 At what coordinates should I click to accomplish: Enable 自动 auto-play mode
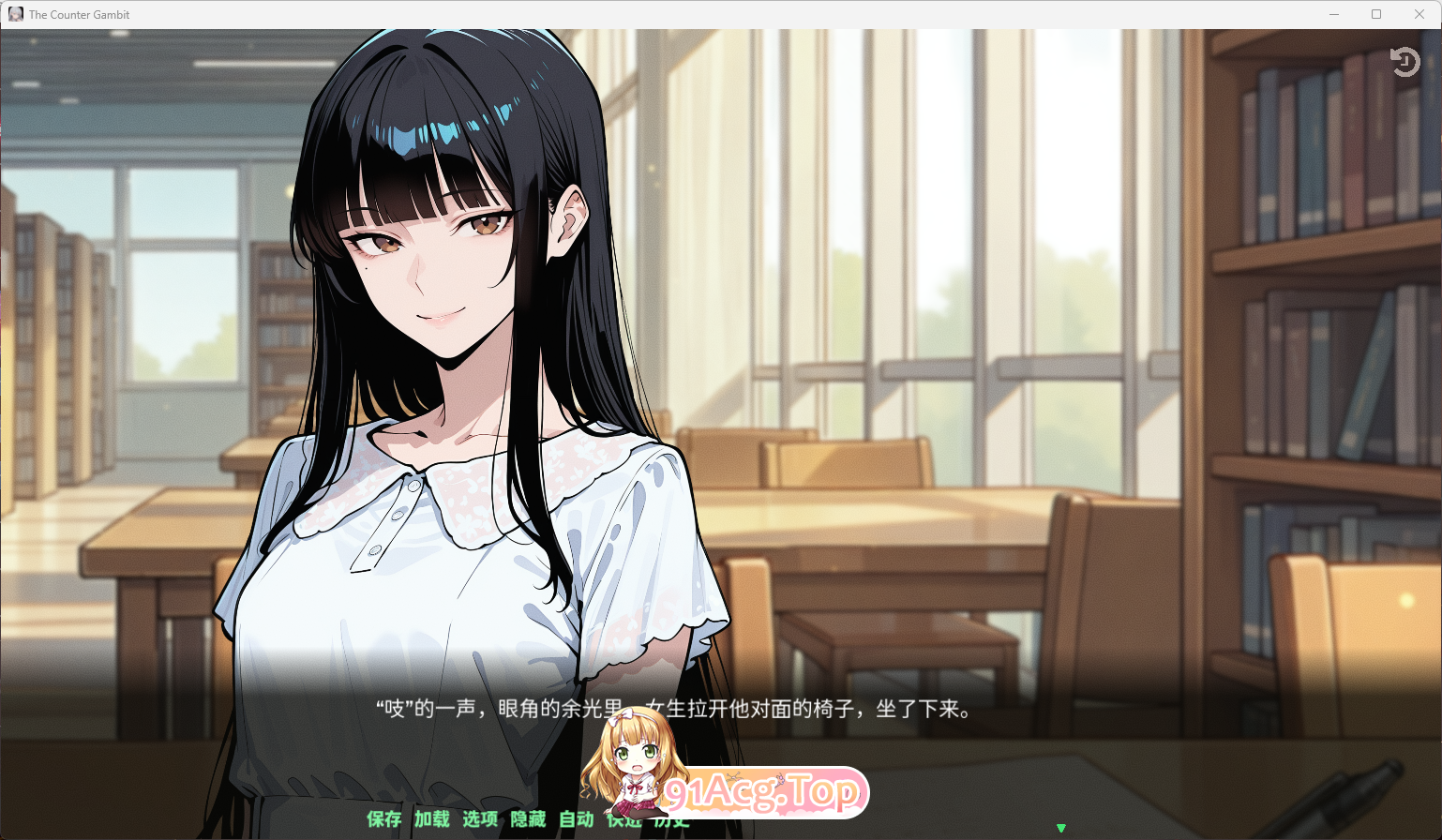coord(575,819)
